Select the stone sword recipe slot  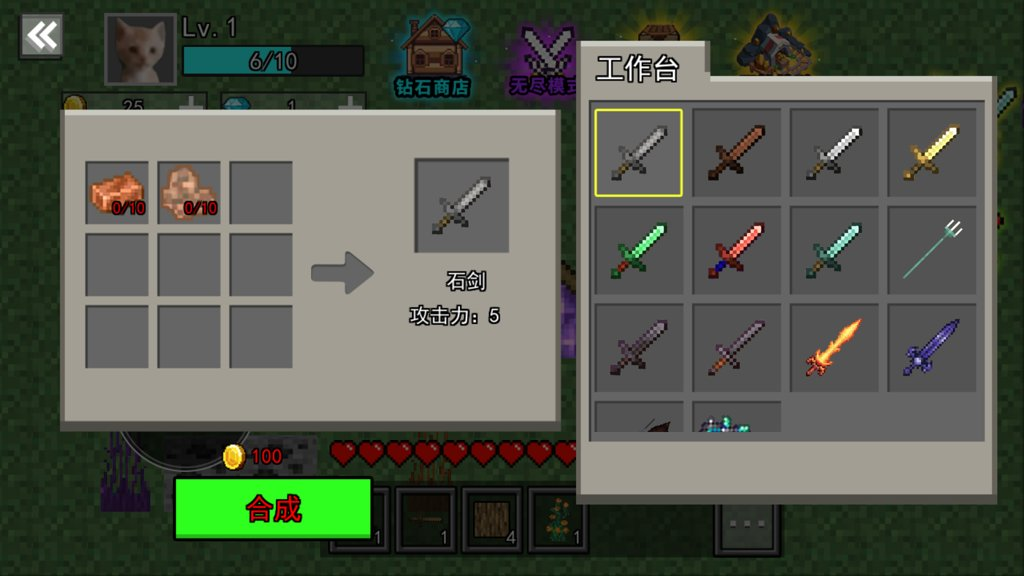(x=639, y=152)
